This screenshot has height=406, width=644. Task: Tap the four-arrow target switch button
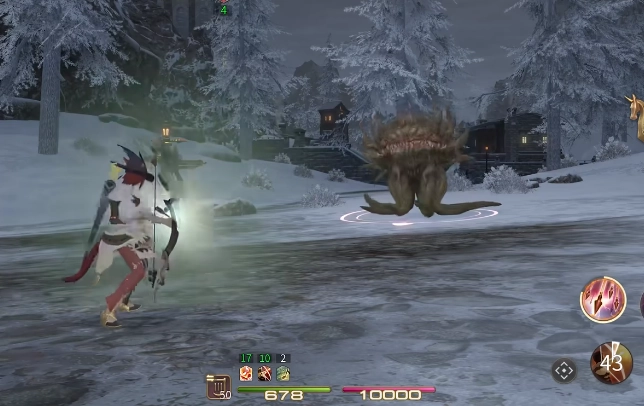tap(564, 371)
